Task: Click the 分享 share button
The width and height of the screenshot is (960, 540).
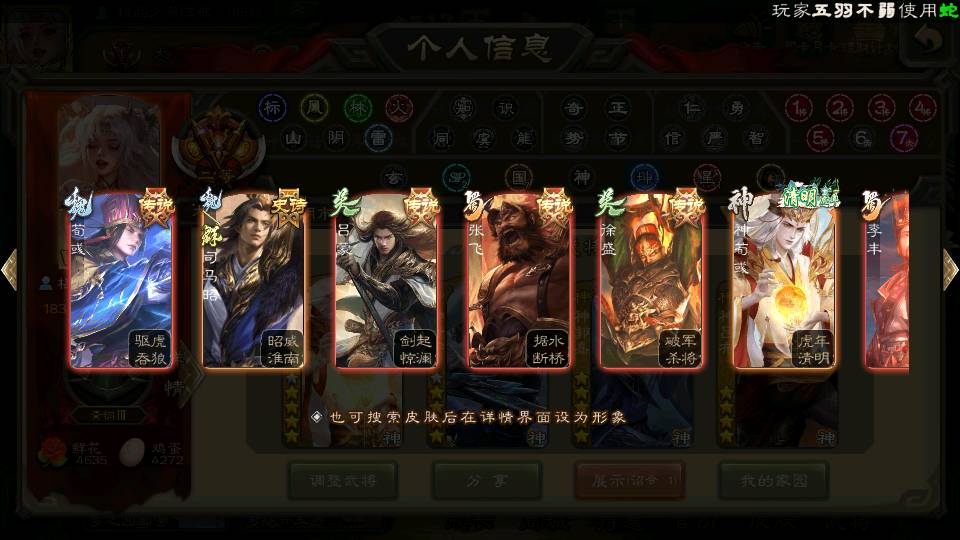Action: (486, 481)
